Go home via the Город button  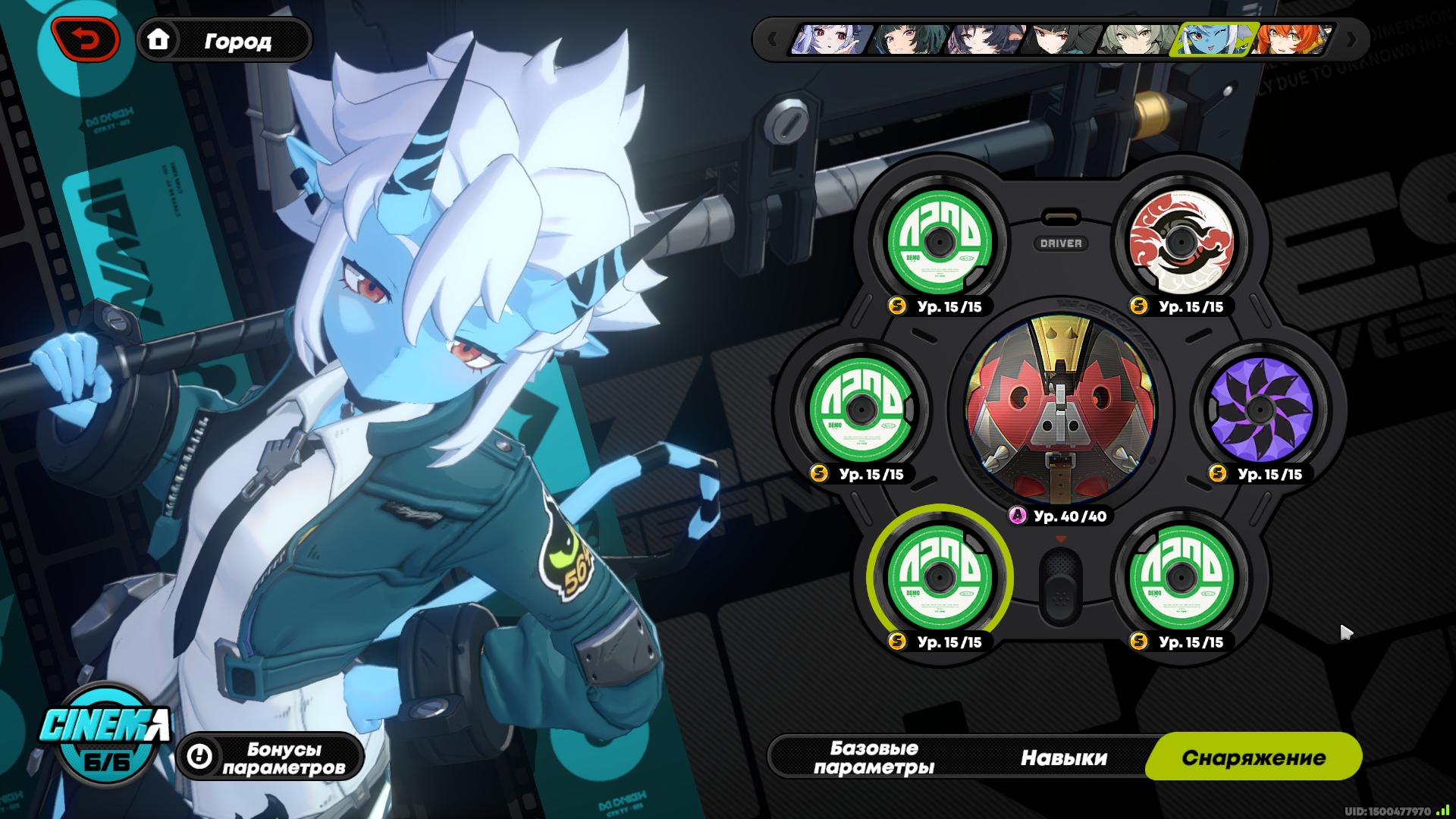(x=224, y=40)
